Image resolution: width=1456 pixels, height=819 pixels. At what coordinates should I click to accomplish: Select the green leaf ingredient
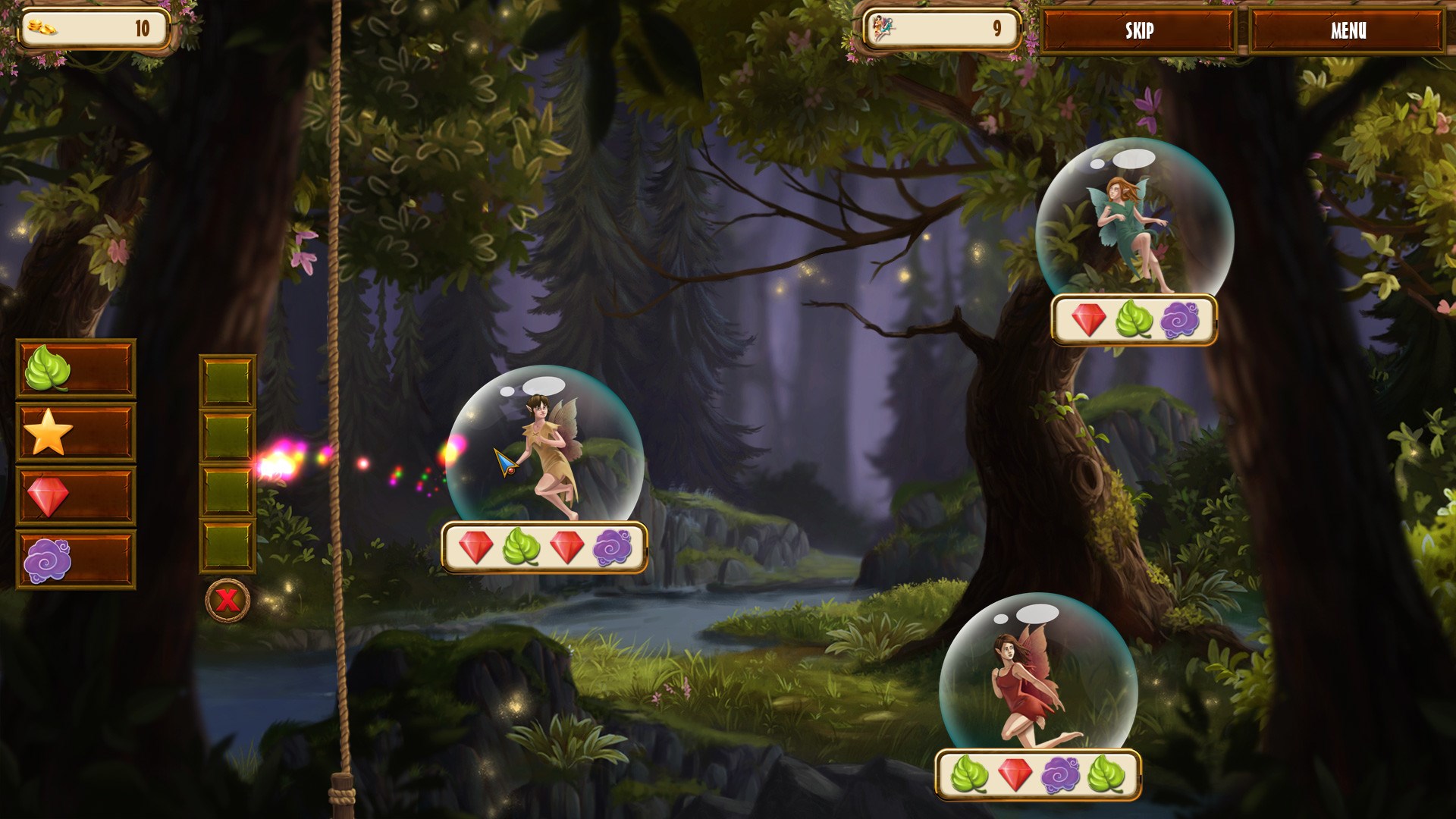(75, 369)
